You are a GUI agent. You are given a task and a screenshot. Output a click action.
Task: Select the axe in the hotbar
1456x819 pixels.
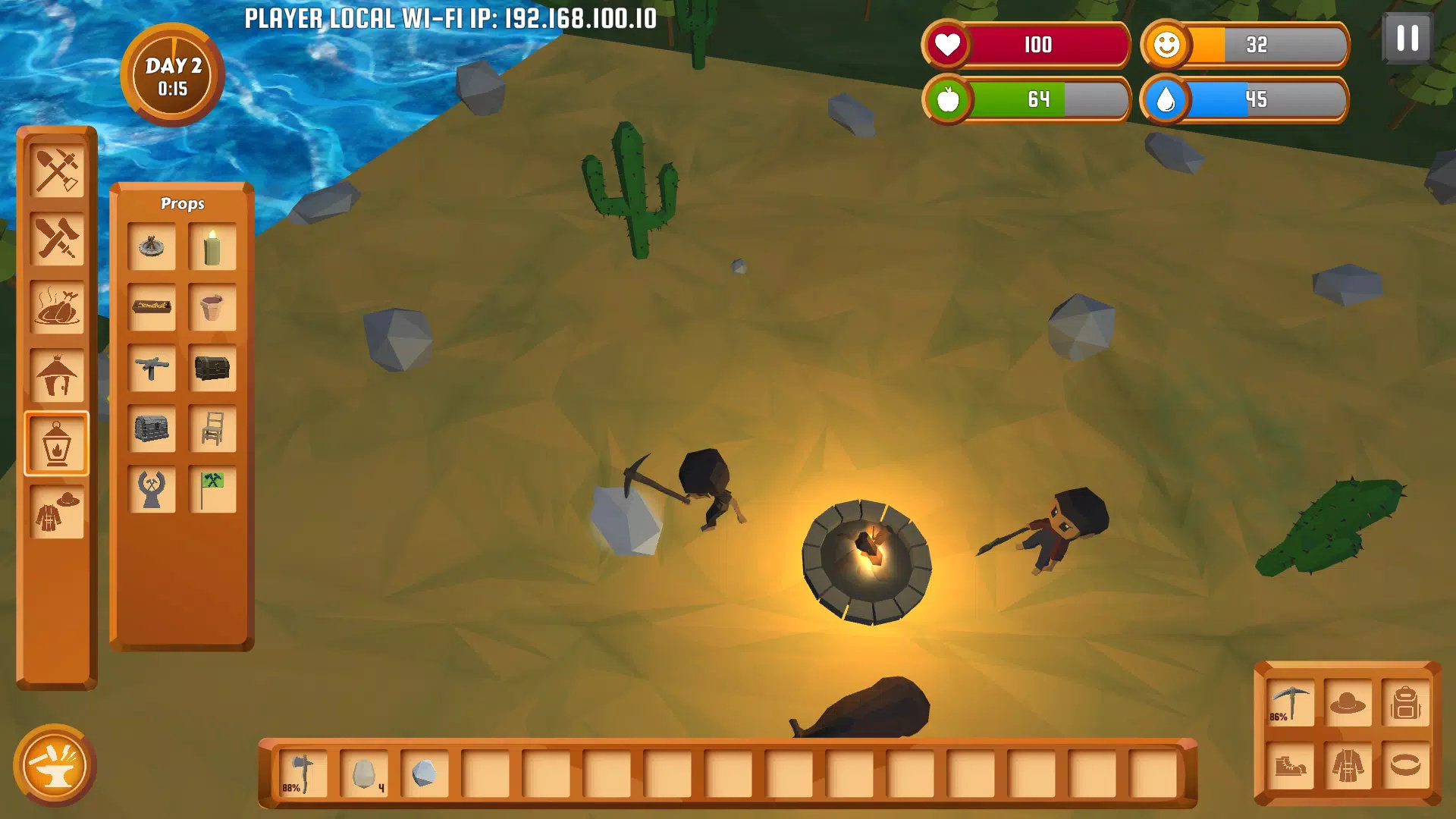tap(303, 773)
